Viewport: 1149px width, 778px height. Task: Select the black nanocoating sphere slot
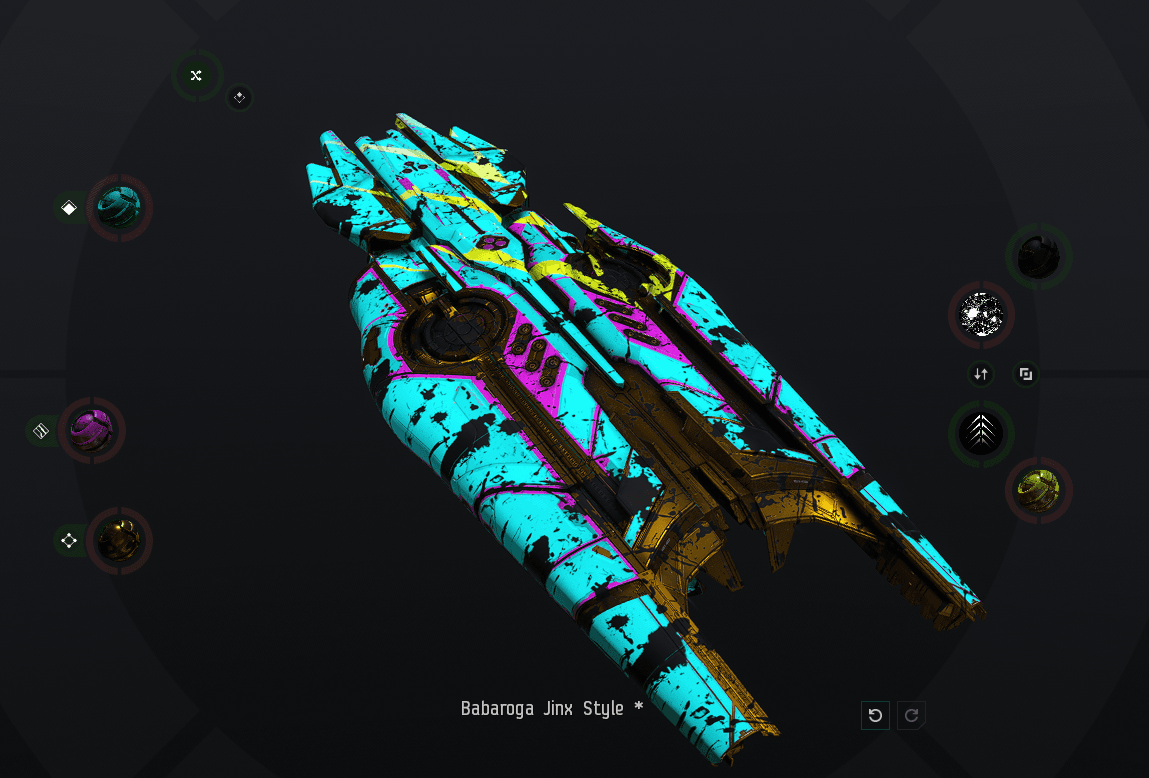tap(1038, 257)
